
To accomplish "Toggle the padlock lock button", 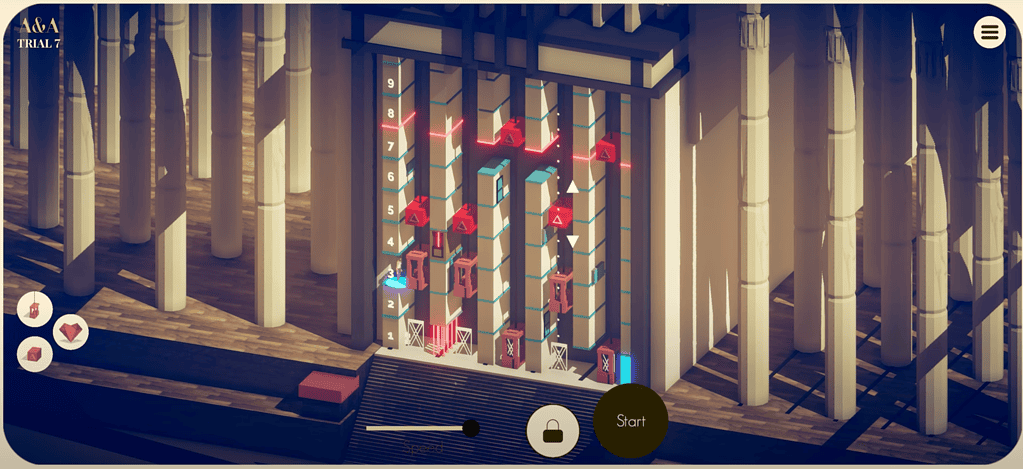I will tap(552, 431).
